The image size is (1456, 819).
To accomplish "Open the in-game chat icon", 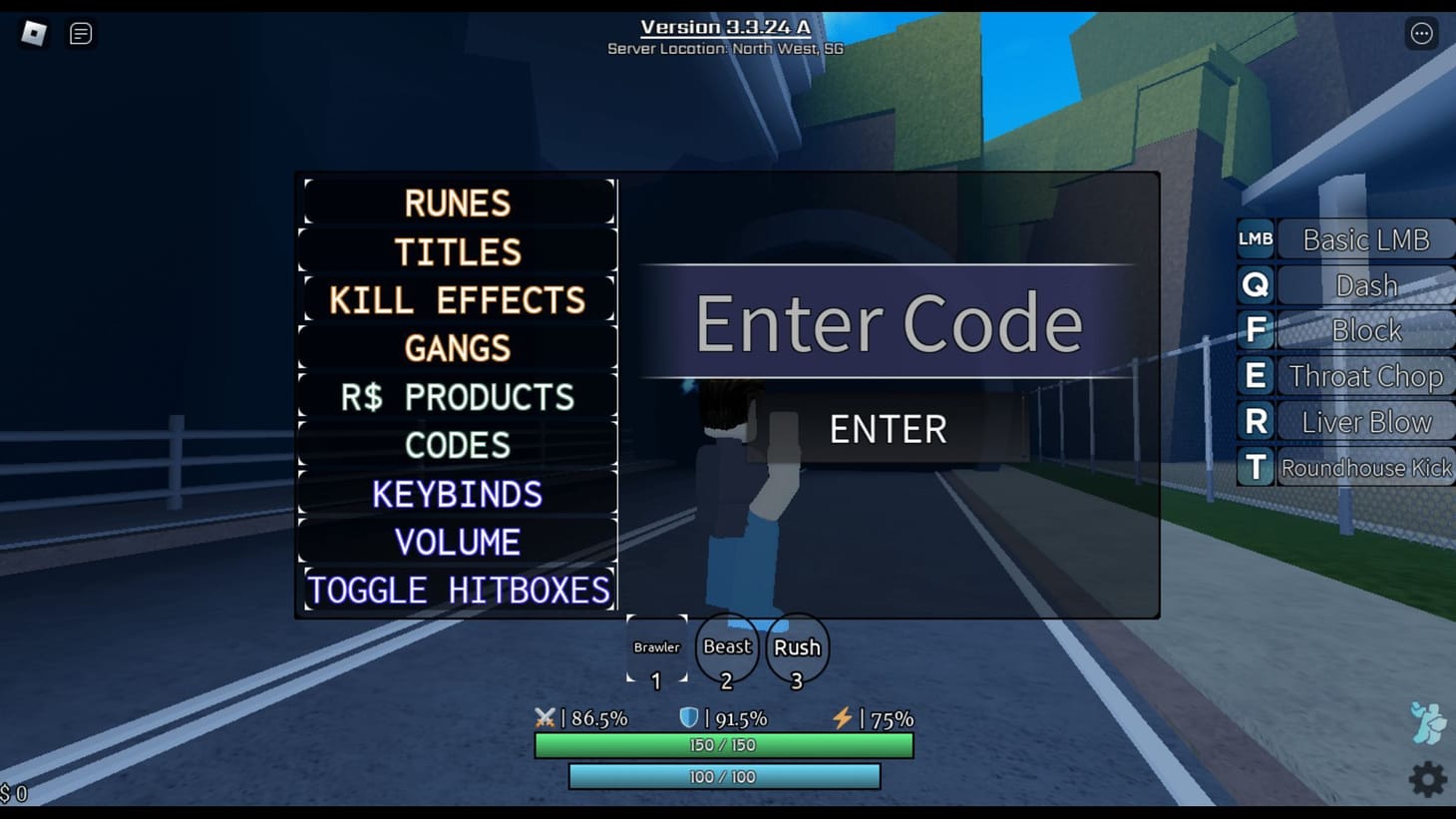I will (80, 33).
